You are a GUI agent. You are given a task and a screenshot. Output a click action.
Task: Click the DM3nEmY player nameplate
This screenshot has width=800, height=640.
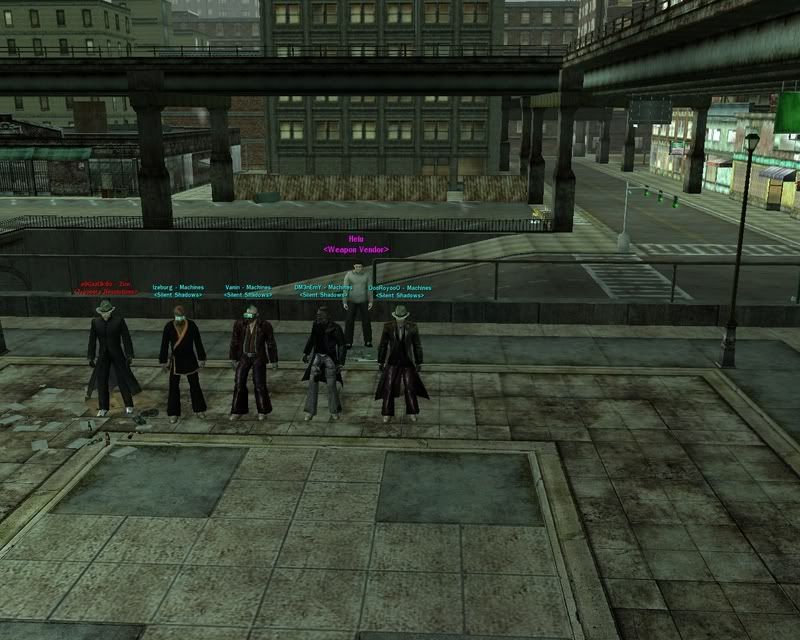click(323, 291)
